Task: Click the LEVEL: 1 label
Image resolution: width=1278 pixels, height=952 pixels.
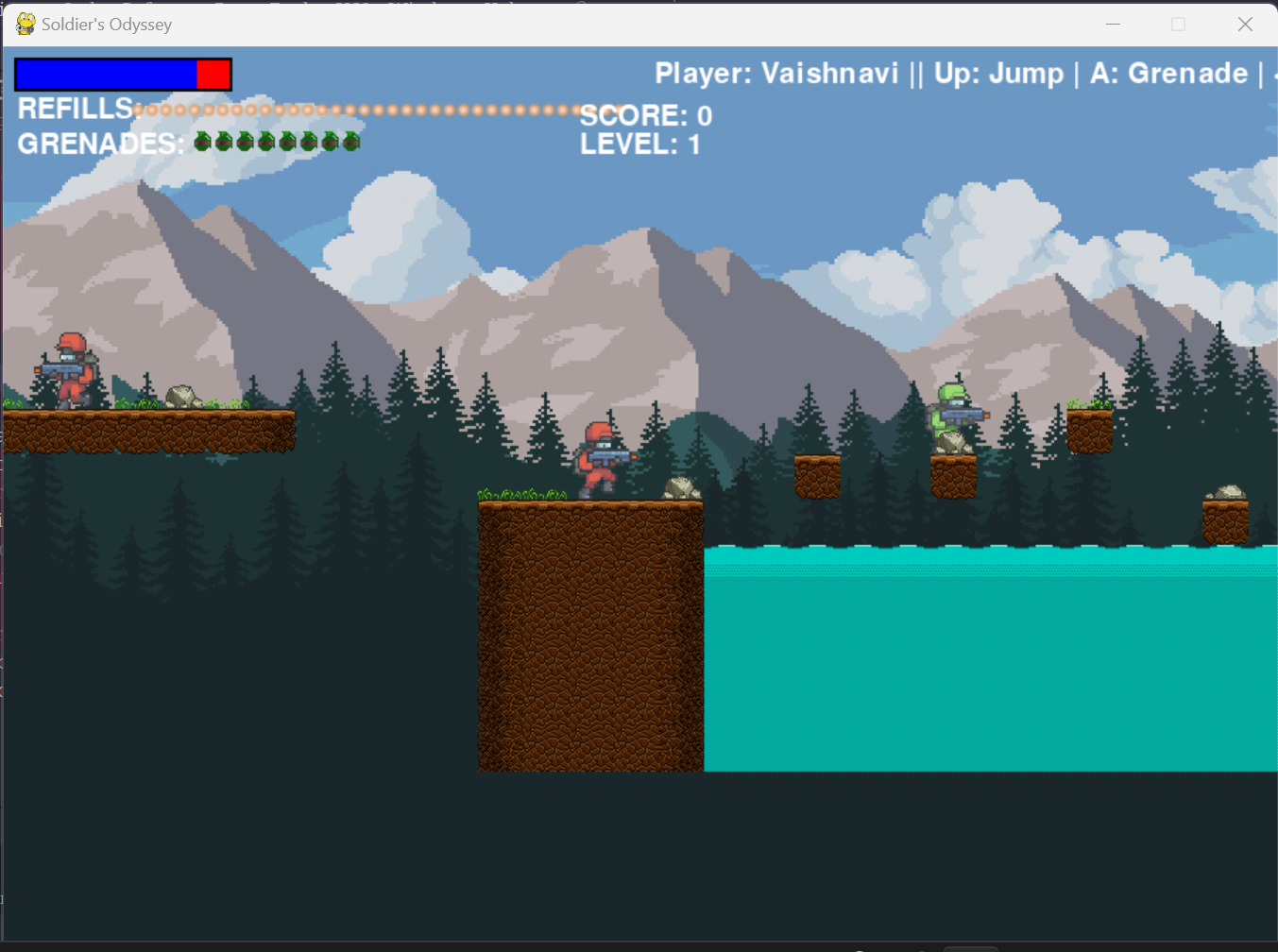Action: coord(641,144)
